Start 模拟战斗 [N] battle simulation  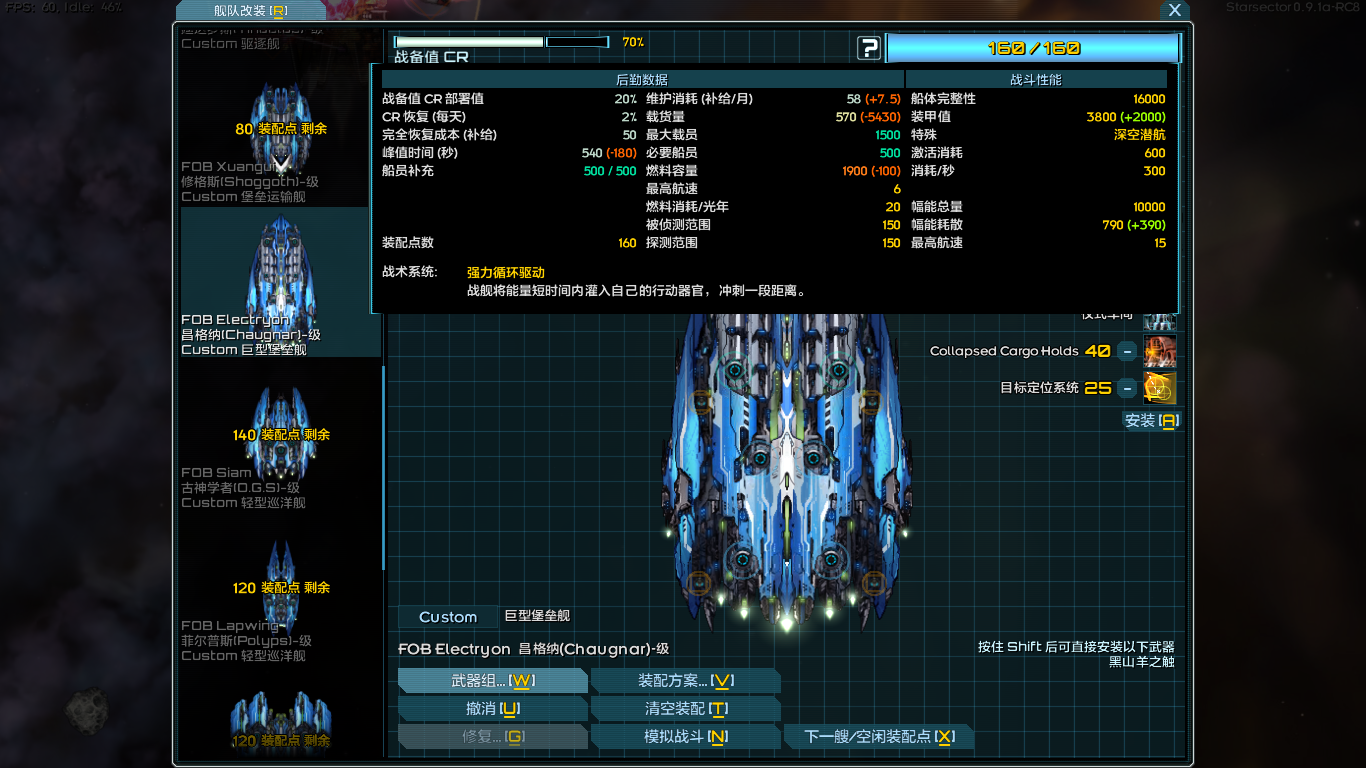click(x=687, y=736)
